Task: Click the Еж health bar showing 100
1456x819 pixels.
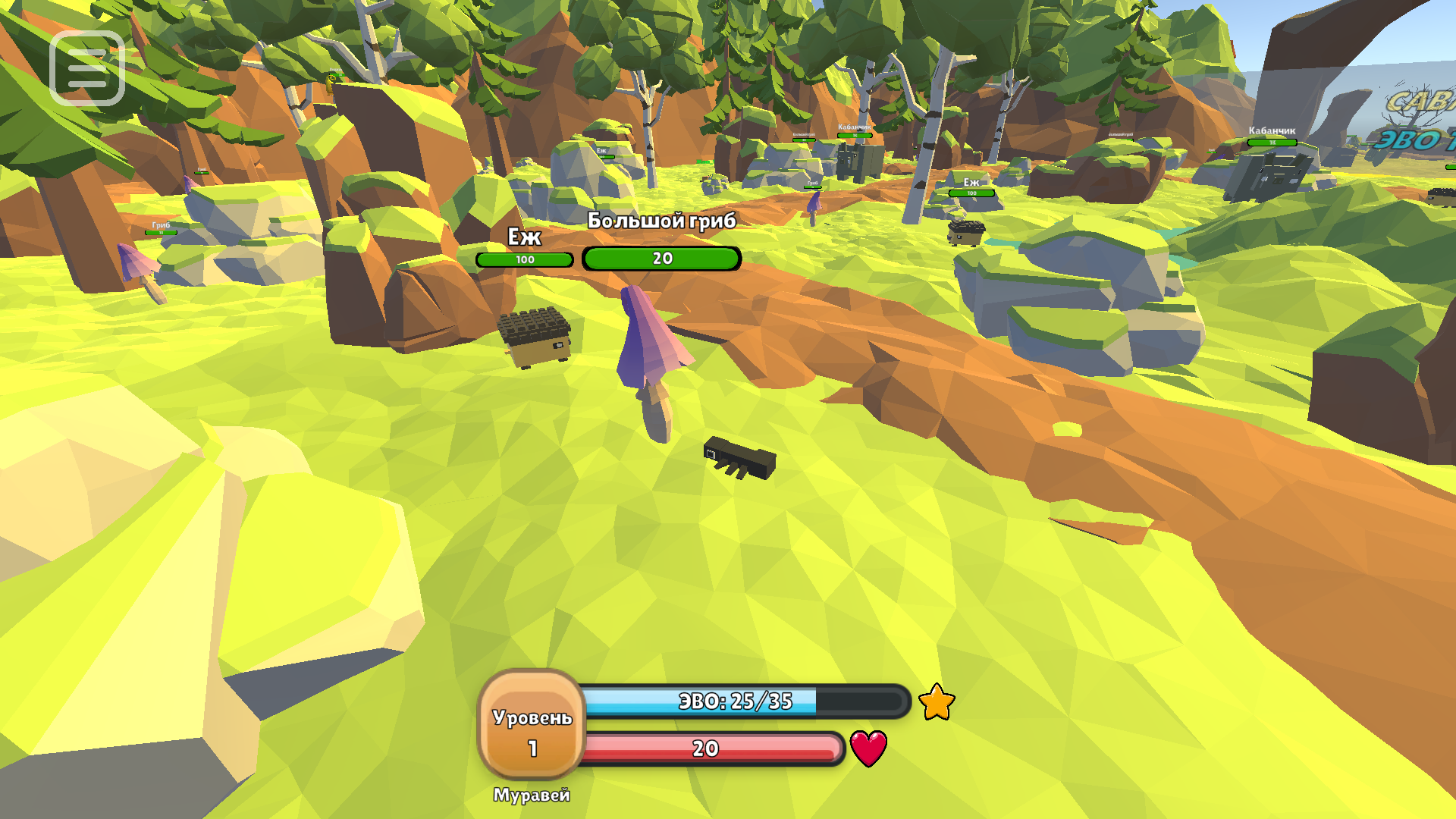Action: tap(525, 259)
